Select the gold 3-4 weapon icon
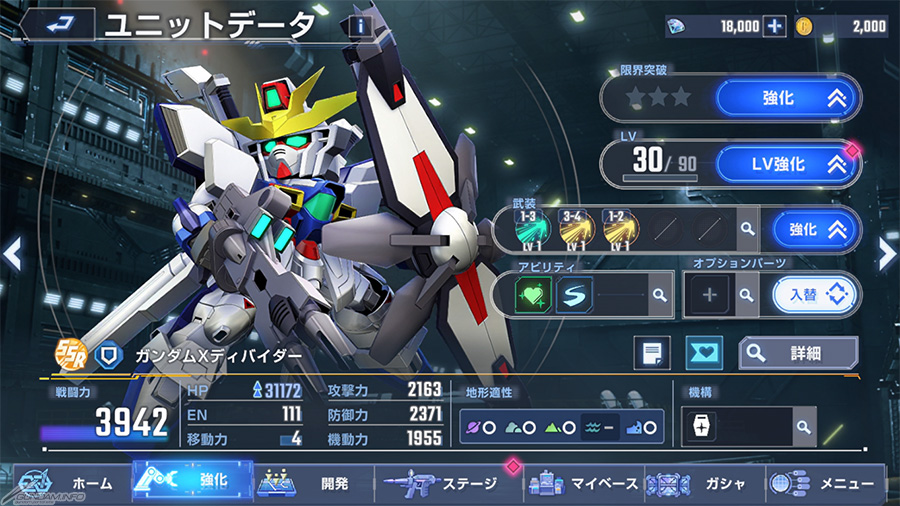The width and height of the screenshot is (900, 506). [x=576, y=229]
